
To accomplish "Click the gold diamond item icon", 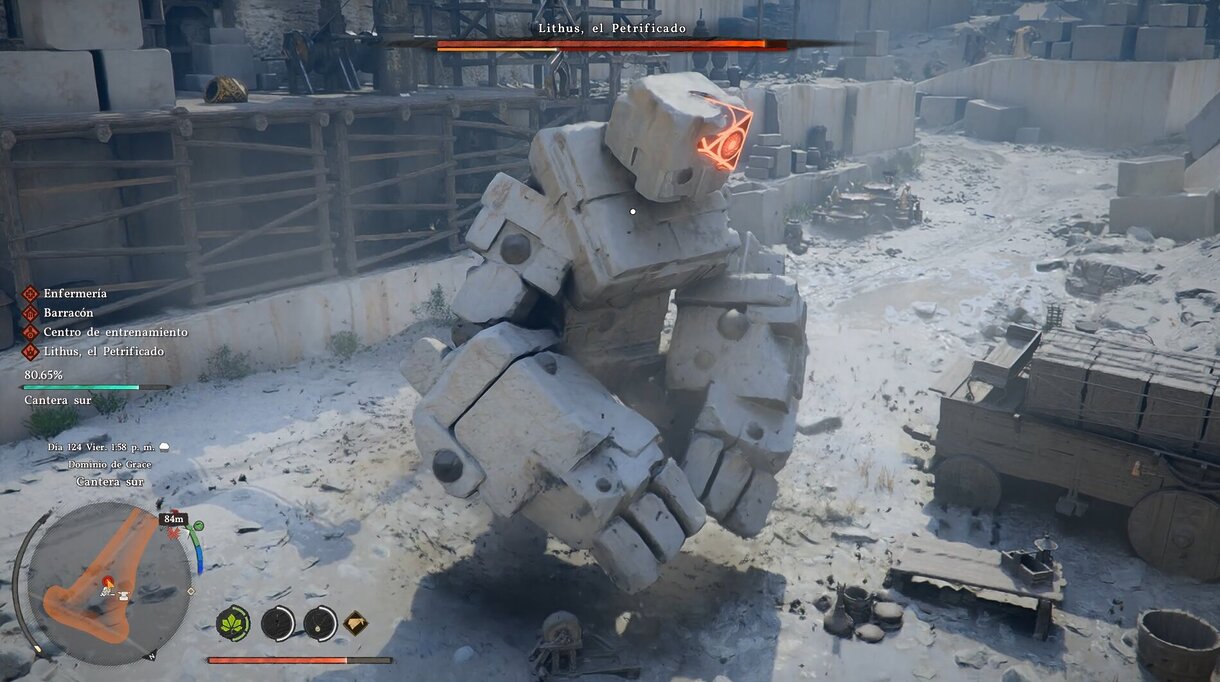I will click(x=355, y=623).
